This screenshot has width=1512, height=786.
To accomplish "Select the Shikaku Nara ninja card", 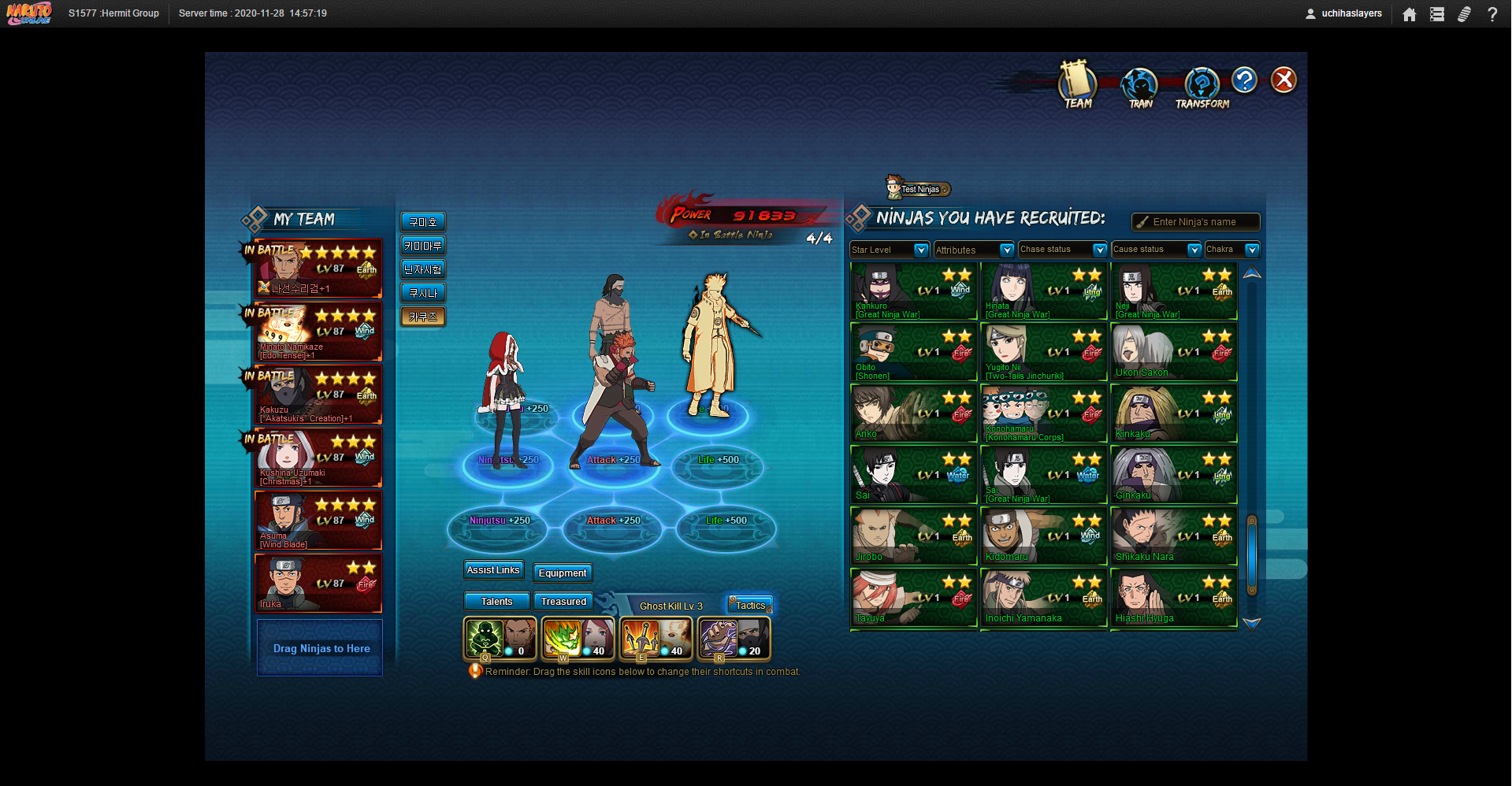I will [1173, 536].
